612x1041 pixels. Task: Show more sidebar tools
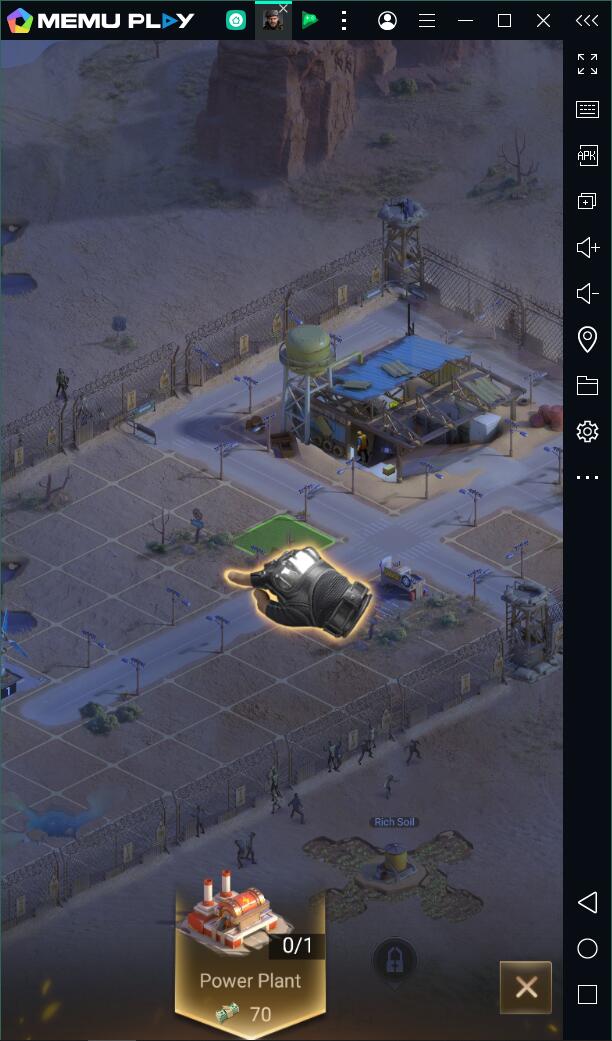click(x=587, y=478)
